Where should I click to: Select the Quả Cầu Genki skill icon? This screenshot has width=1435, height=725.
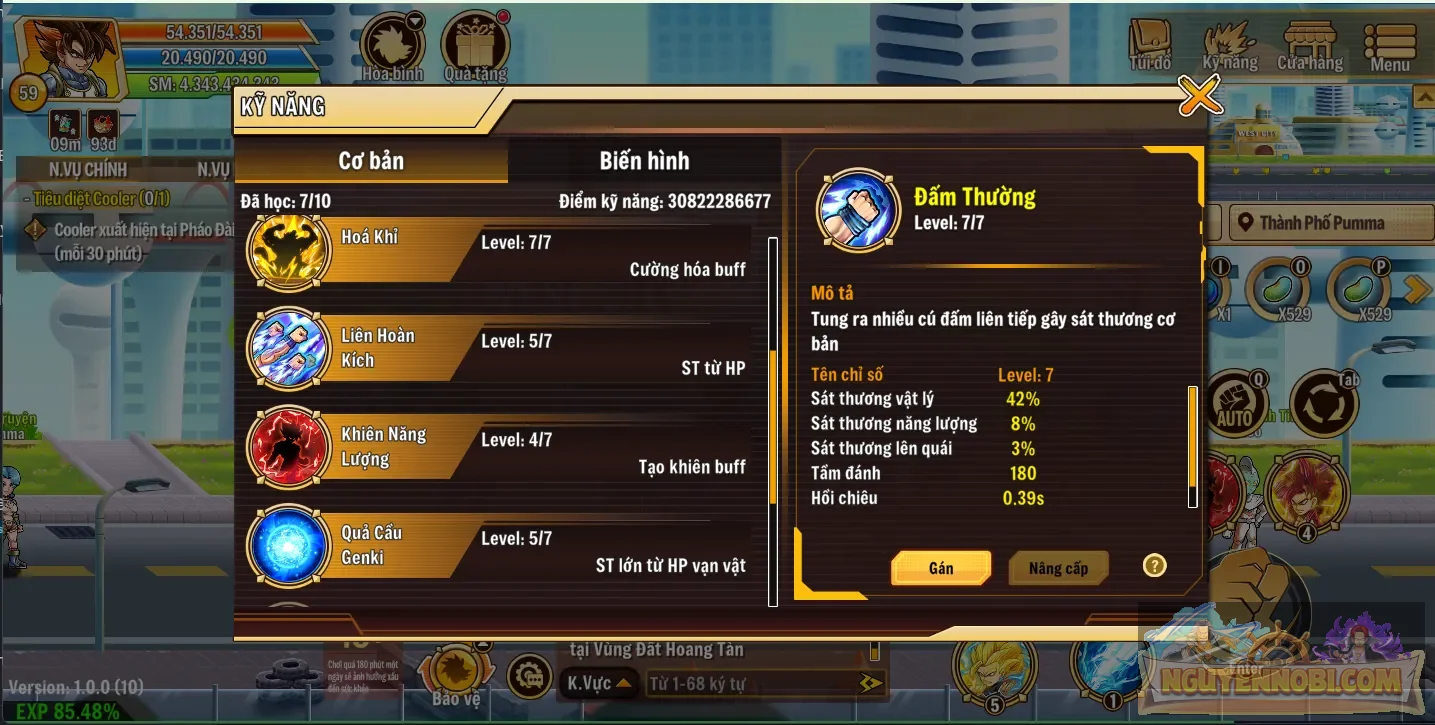click(x=288, y=545)
